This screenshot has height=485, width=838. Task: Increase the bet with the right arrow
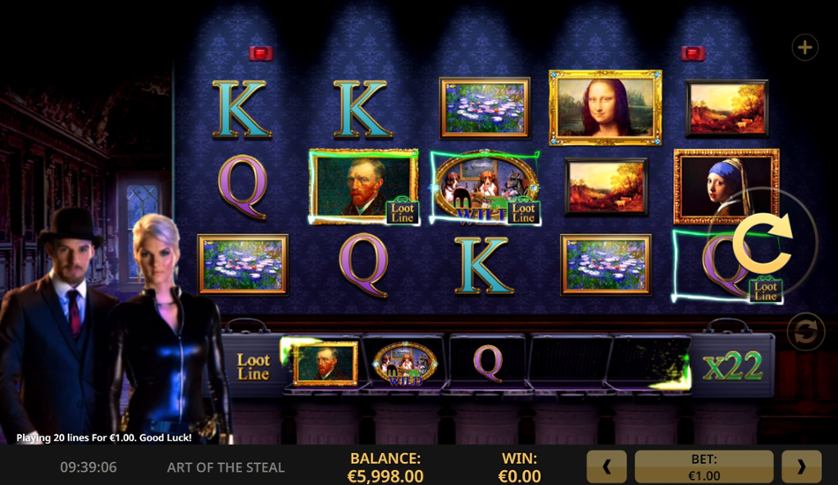click(801, 466)
